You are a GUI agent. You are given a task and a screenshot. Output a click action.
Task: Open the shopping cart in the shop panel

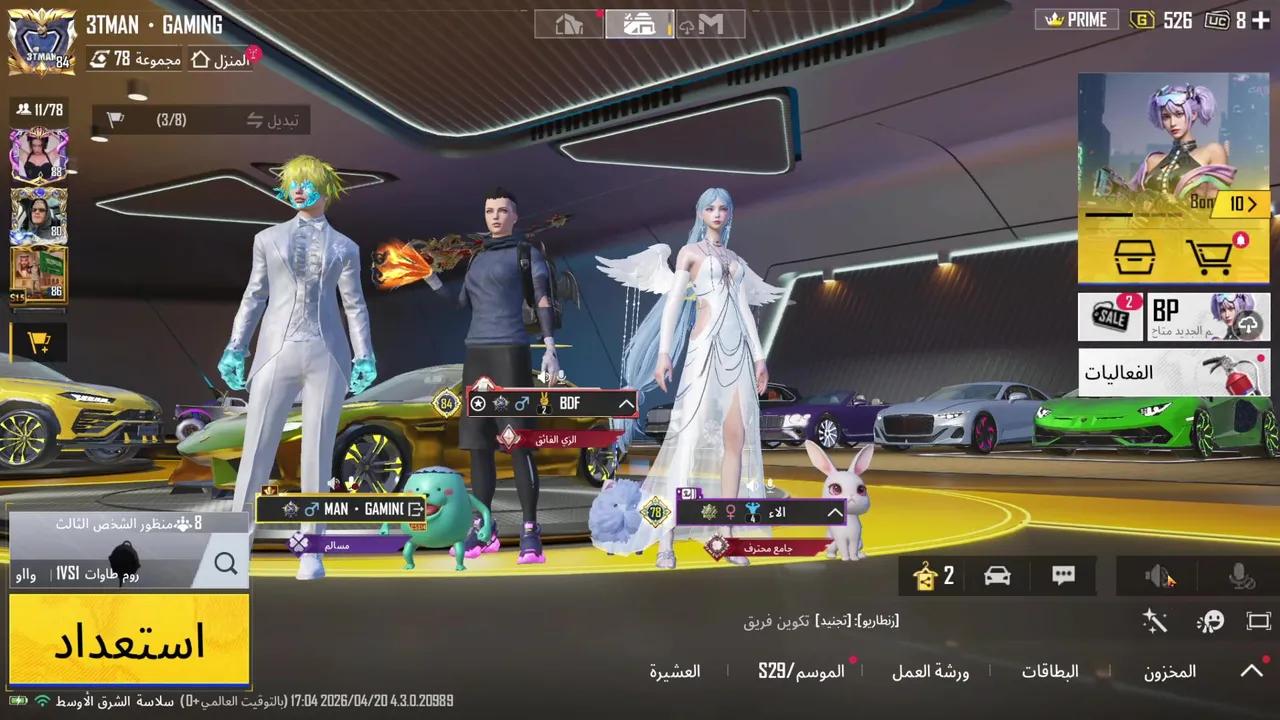coord(1211,255)
